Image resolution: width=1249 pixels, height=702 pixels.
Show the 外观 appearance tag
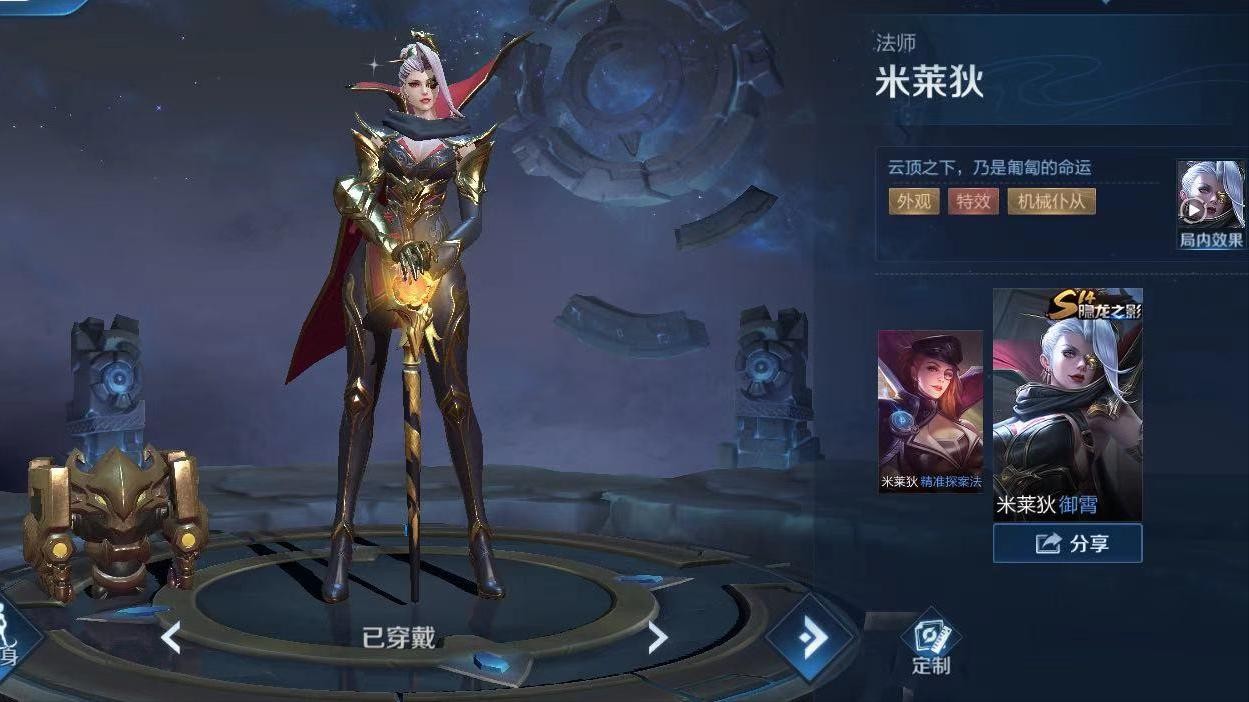[x=913, y=201]
